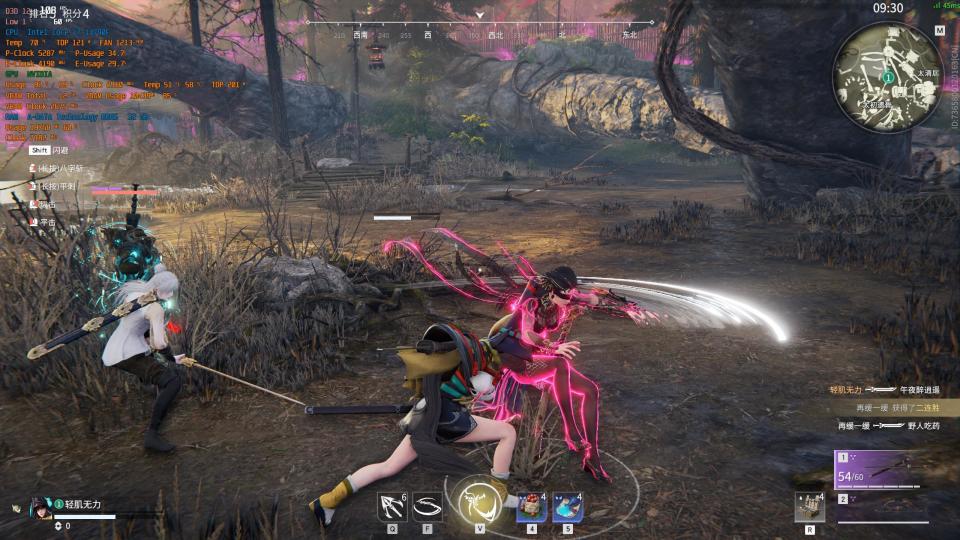
Task: Activate the grappling hook skill icon
Action: 391,506
